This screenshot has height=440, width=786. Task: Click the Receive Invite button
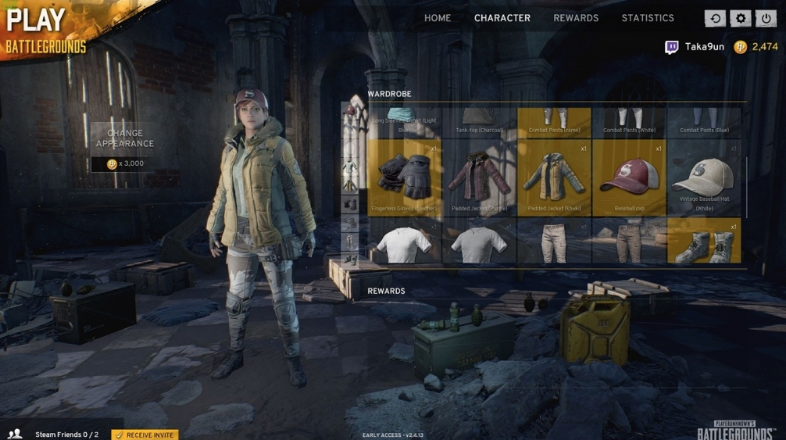coord(145,434)
